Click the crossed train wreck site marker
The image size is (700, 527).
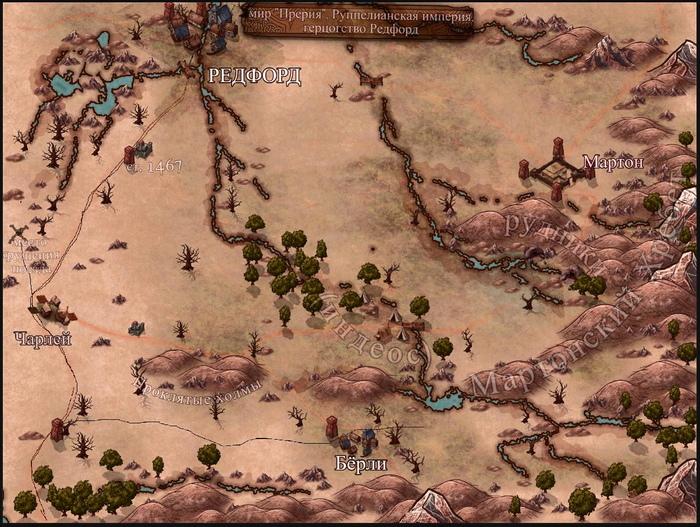pos(17,235)
